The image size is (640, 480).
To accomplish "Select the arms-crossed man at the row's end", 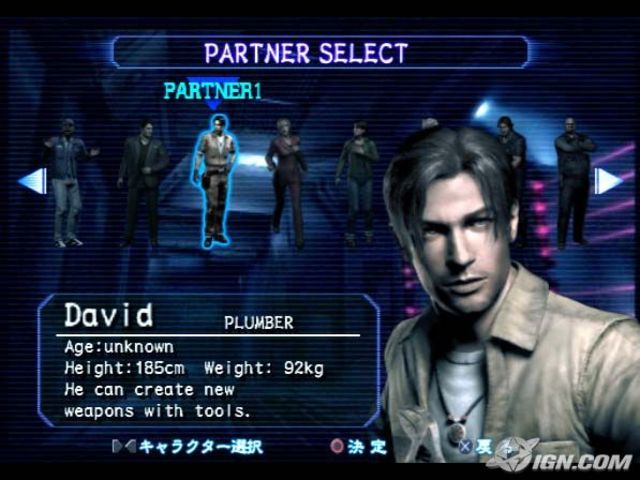I will pos(573,180).
